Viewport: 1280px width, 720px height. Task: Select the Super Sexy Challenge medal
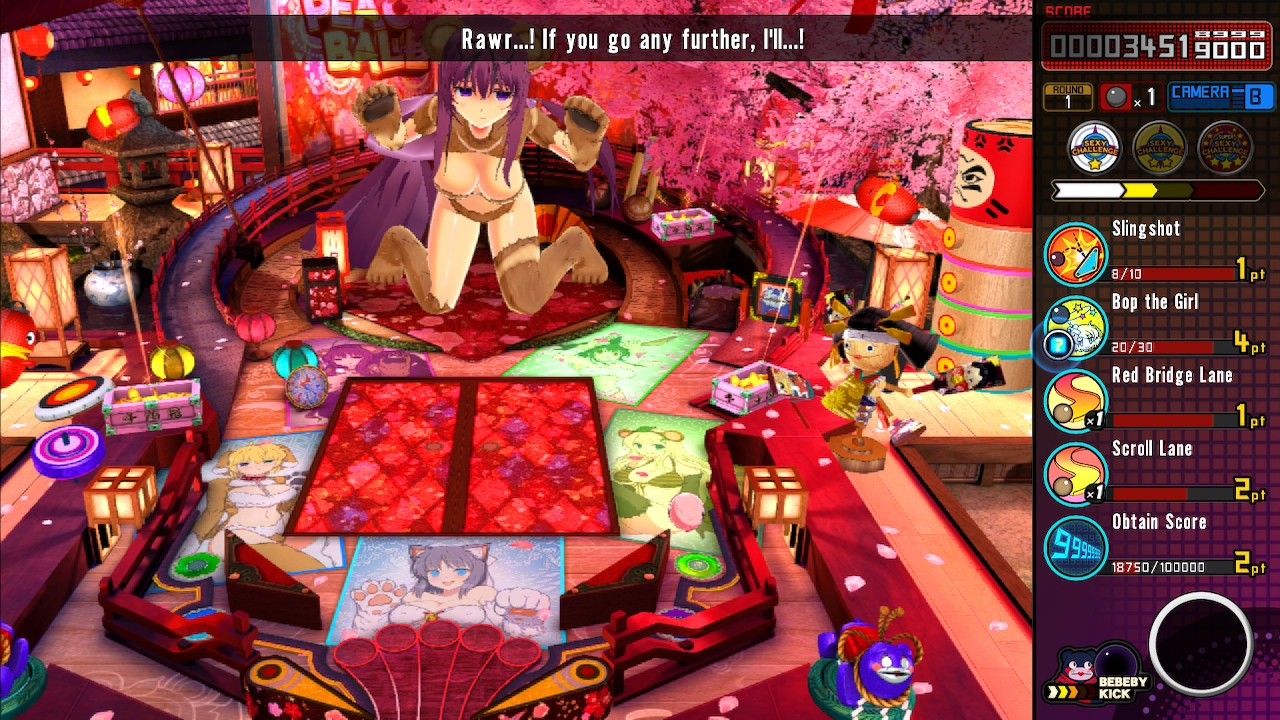[x=1224, y=149]
